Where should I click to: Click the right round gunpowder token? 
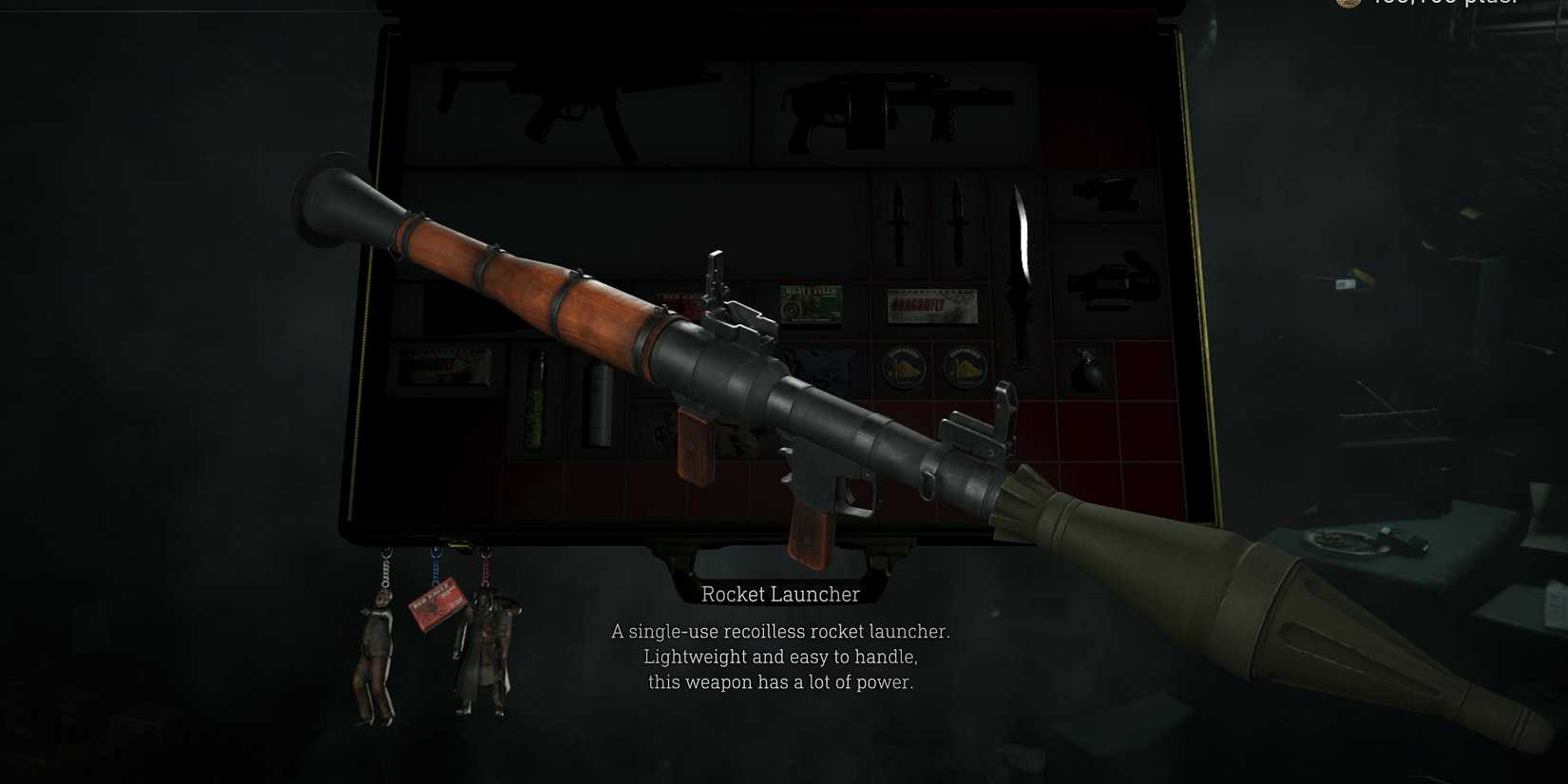(965, 366)
